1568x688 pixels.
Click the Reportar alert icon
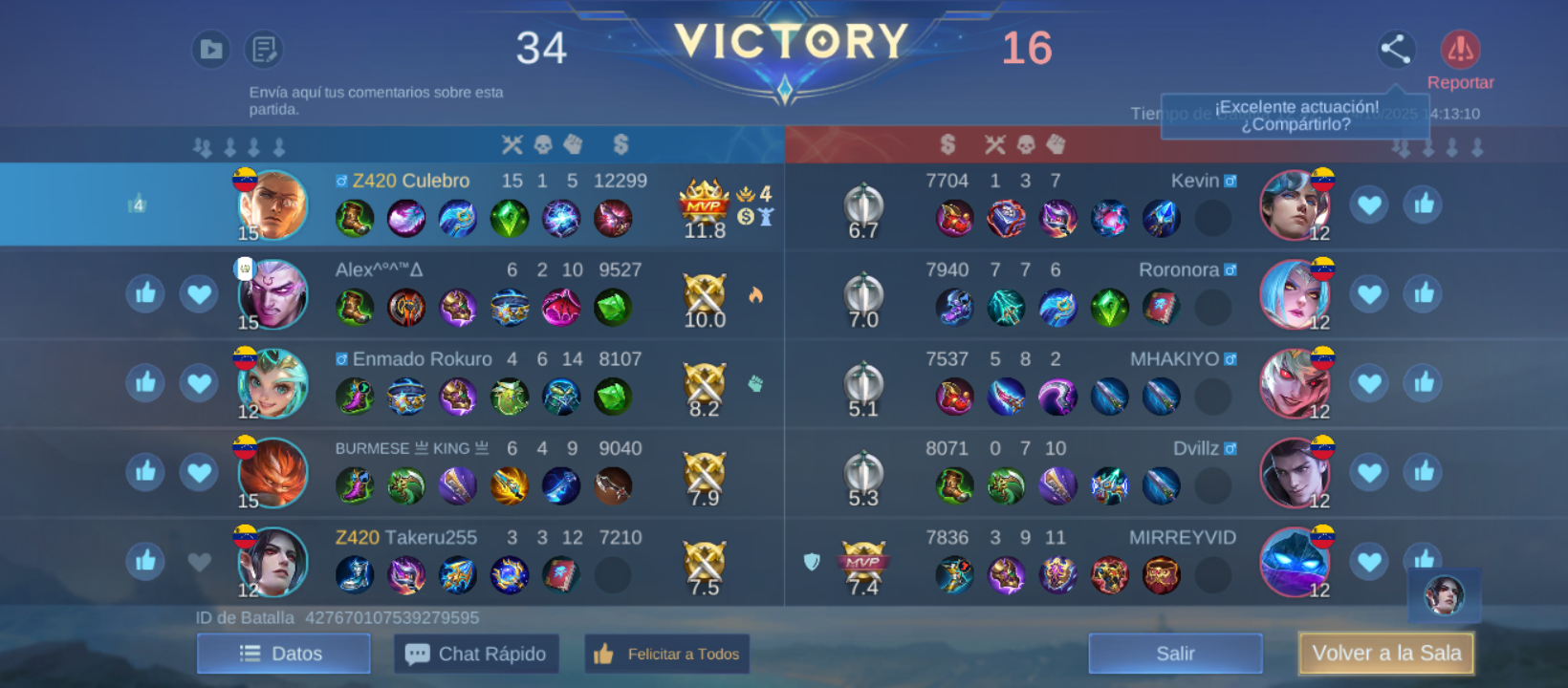1461,46
